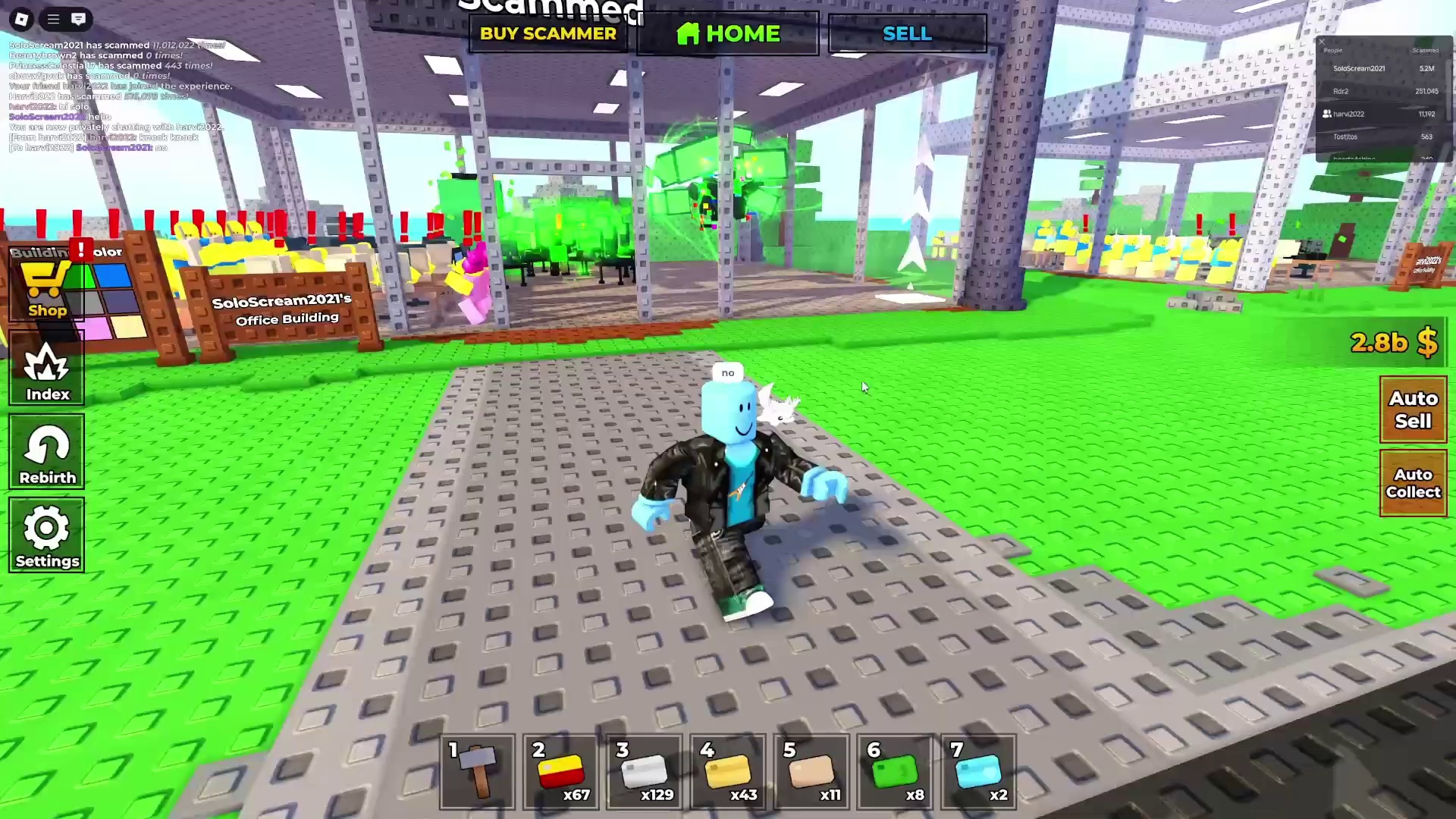The height and width of the screenshot is (819, 1456).
Task: Equip the green credit card in slot 6
Action: click(x=895, y=772)
